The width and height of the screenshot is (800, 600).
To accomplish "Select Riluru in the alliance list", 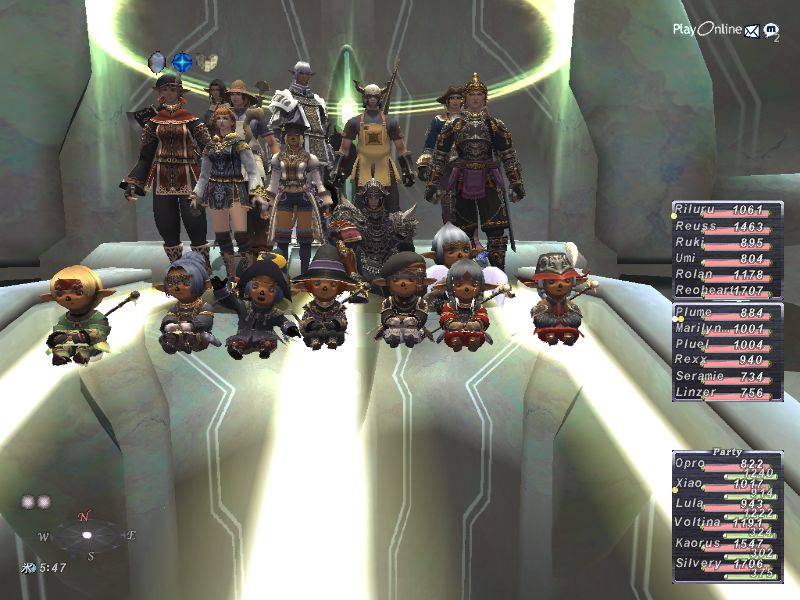I will pos(727,210).
